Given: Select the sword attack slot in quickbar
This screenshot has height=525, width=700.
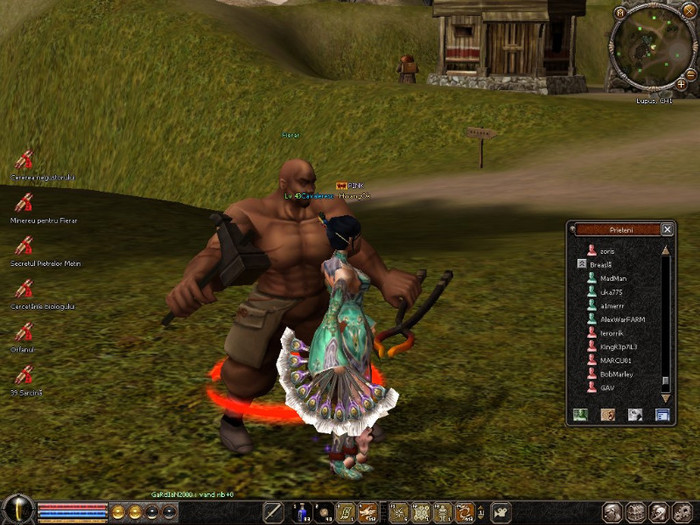Looking at the screenshot, I should coord(273,512).
